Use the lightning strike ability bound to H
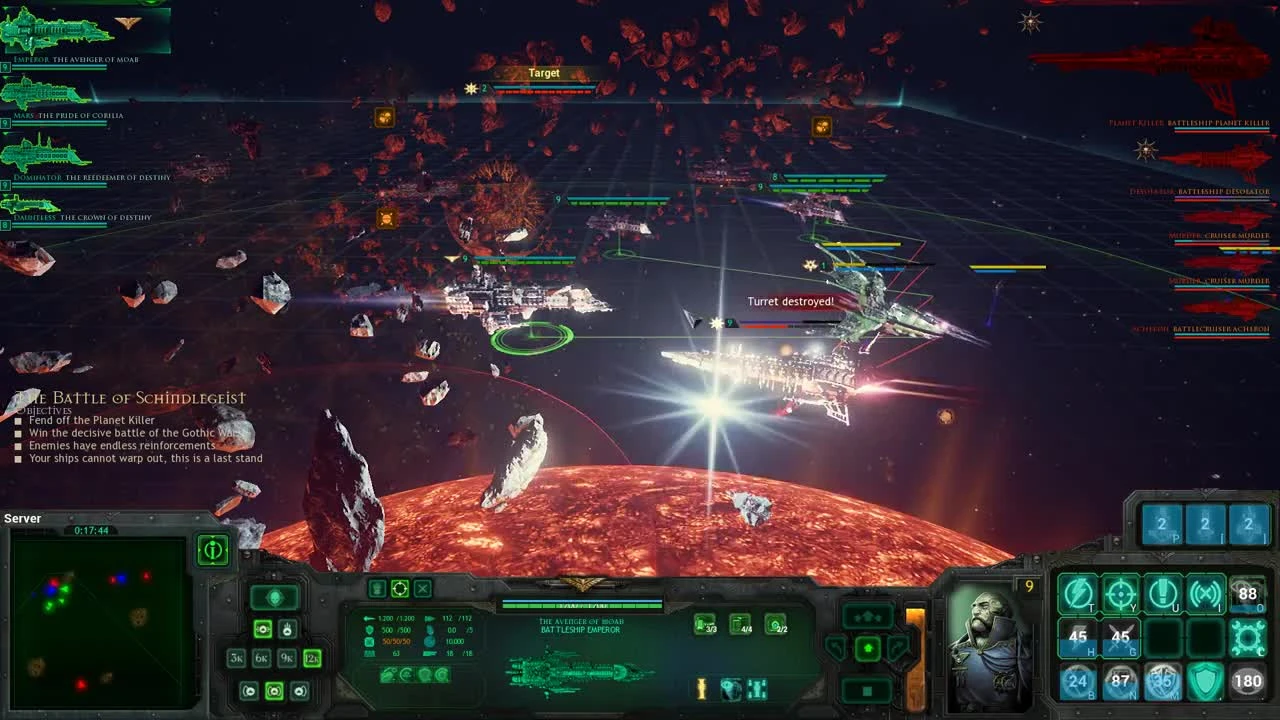The width and height of the screenshot is (1280, 720). pyautogui.click(x=1078, y=637)
